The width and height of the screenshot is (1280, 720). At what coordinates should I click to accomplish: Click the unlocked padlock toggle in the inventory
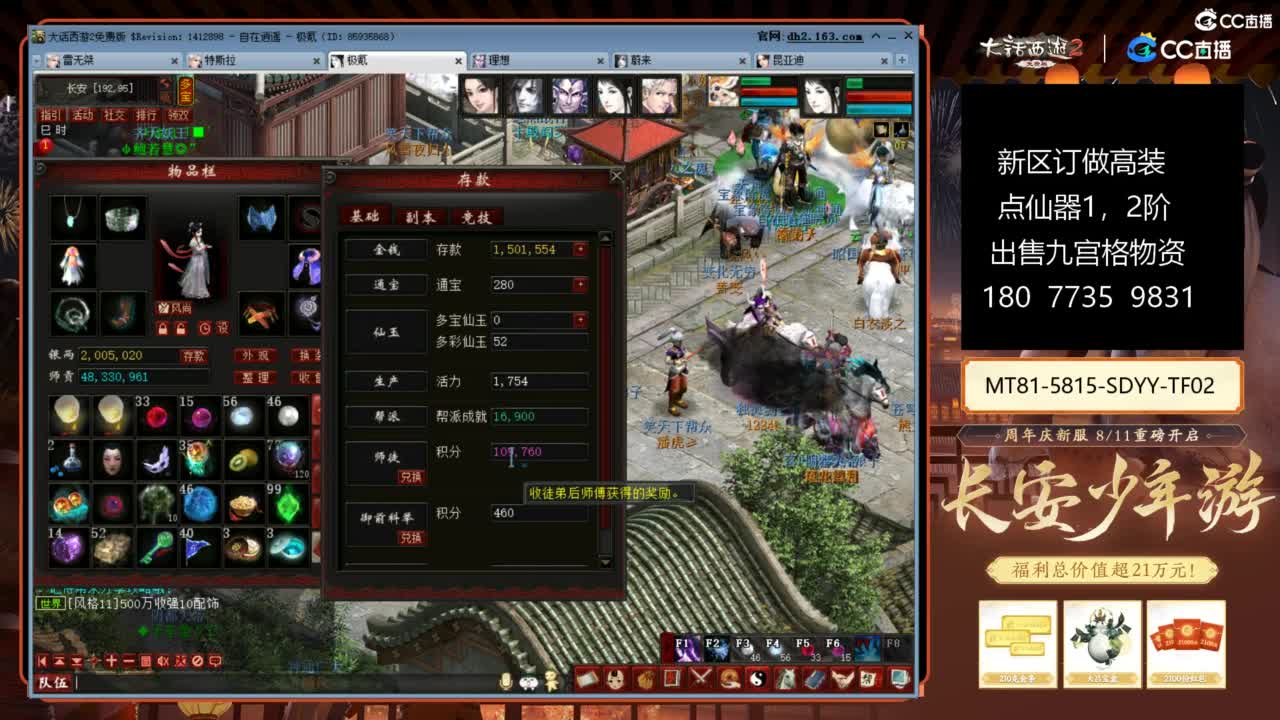[181, 328]
